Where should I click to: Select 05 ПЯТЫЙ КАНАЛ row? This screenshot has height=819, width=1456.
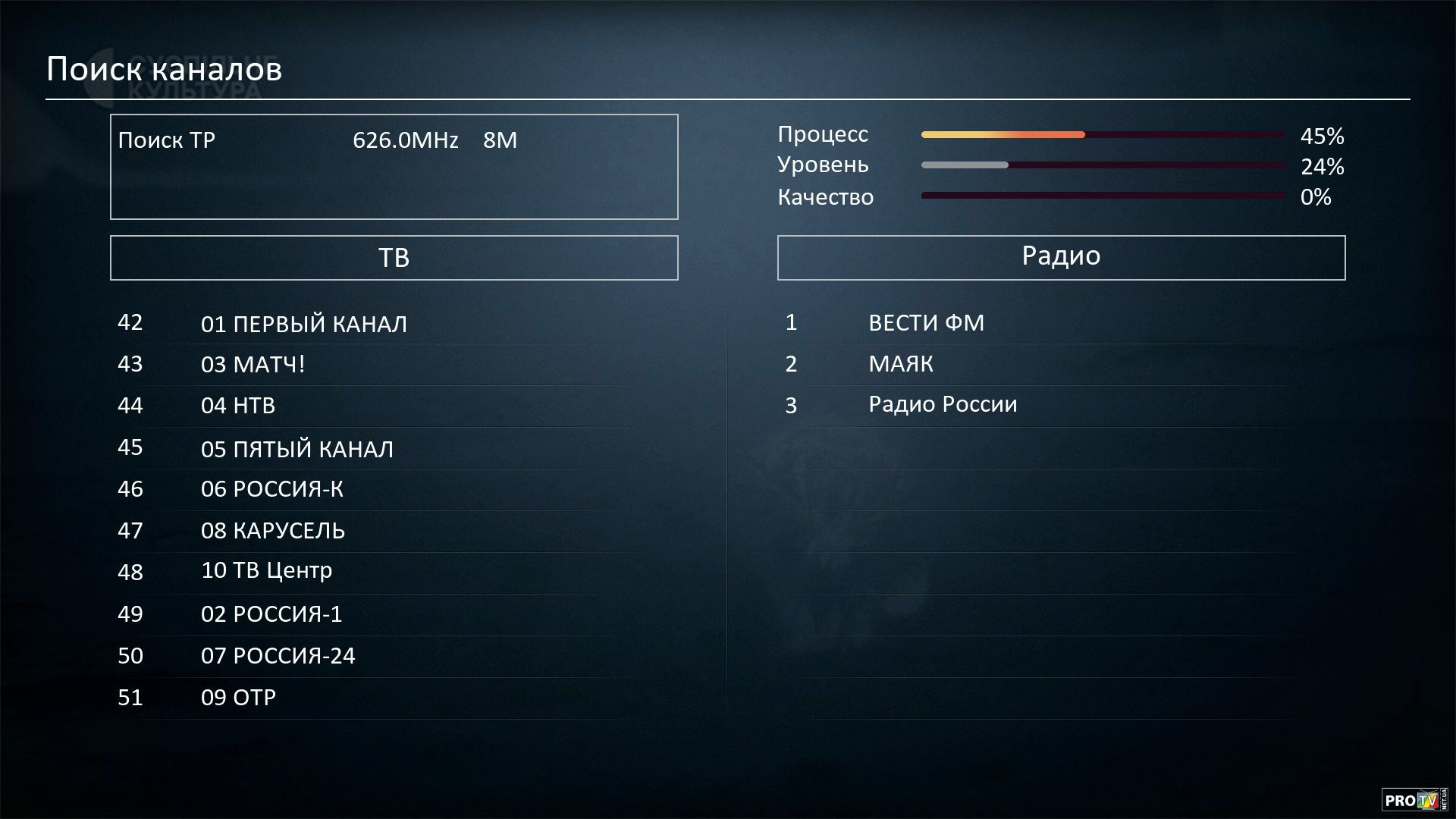pyautogui.click(x=297, y=449)
